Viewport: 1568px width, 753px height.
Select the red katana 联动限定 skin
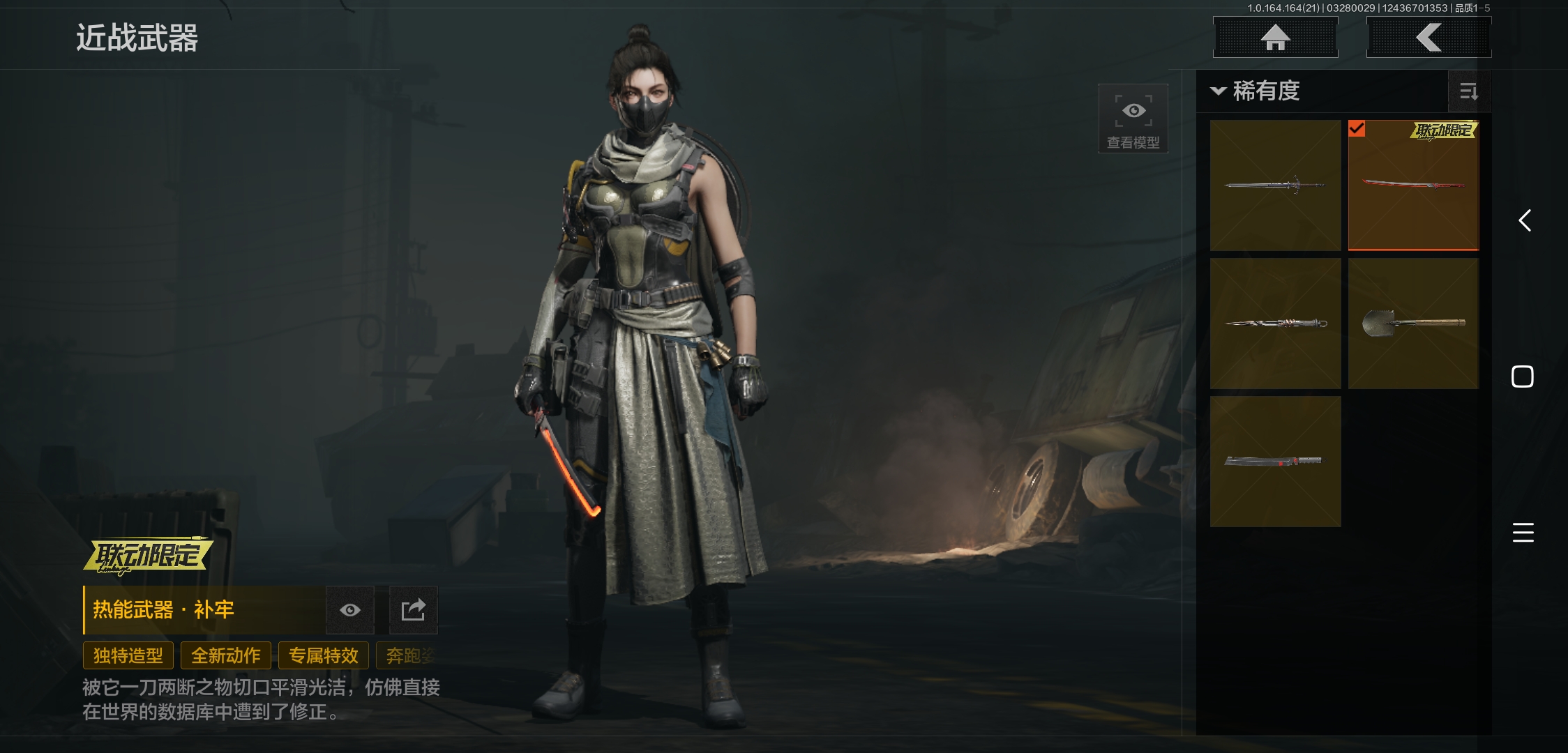1413,185
